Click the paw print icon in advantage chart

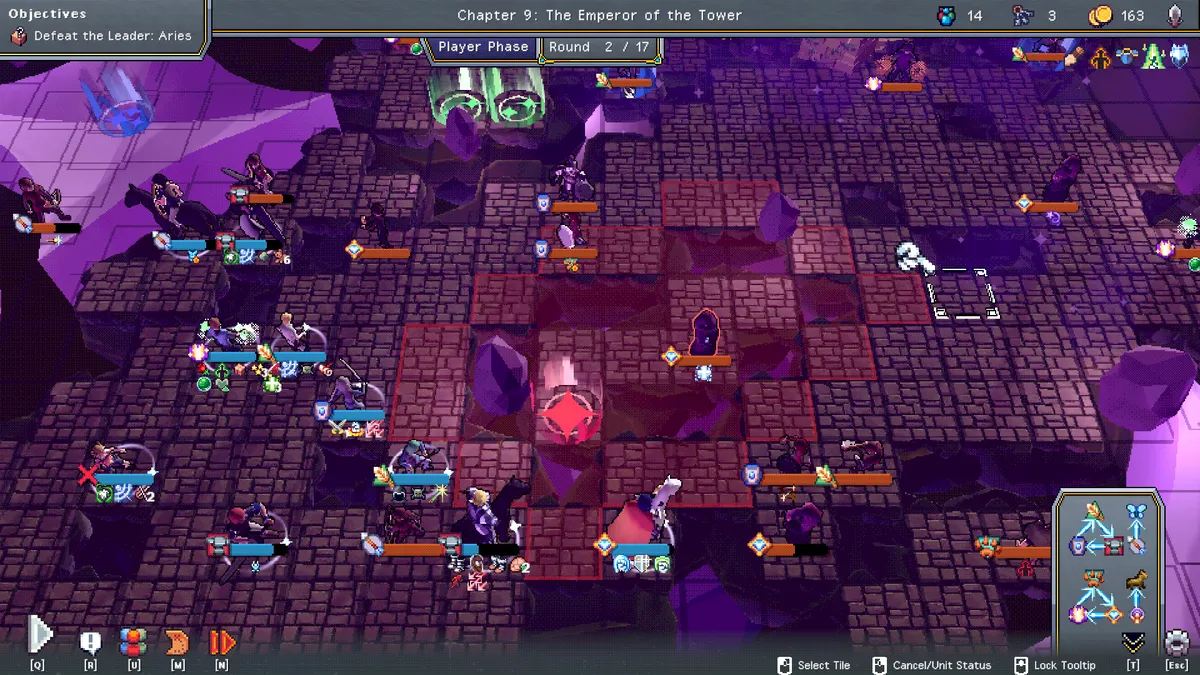[x=1093, y=580]
